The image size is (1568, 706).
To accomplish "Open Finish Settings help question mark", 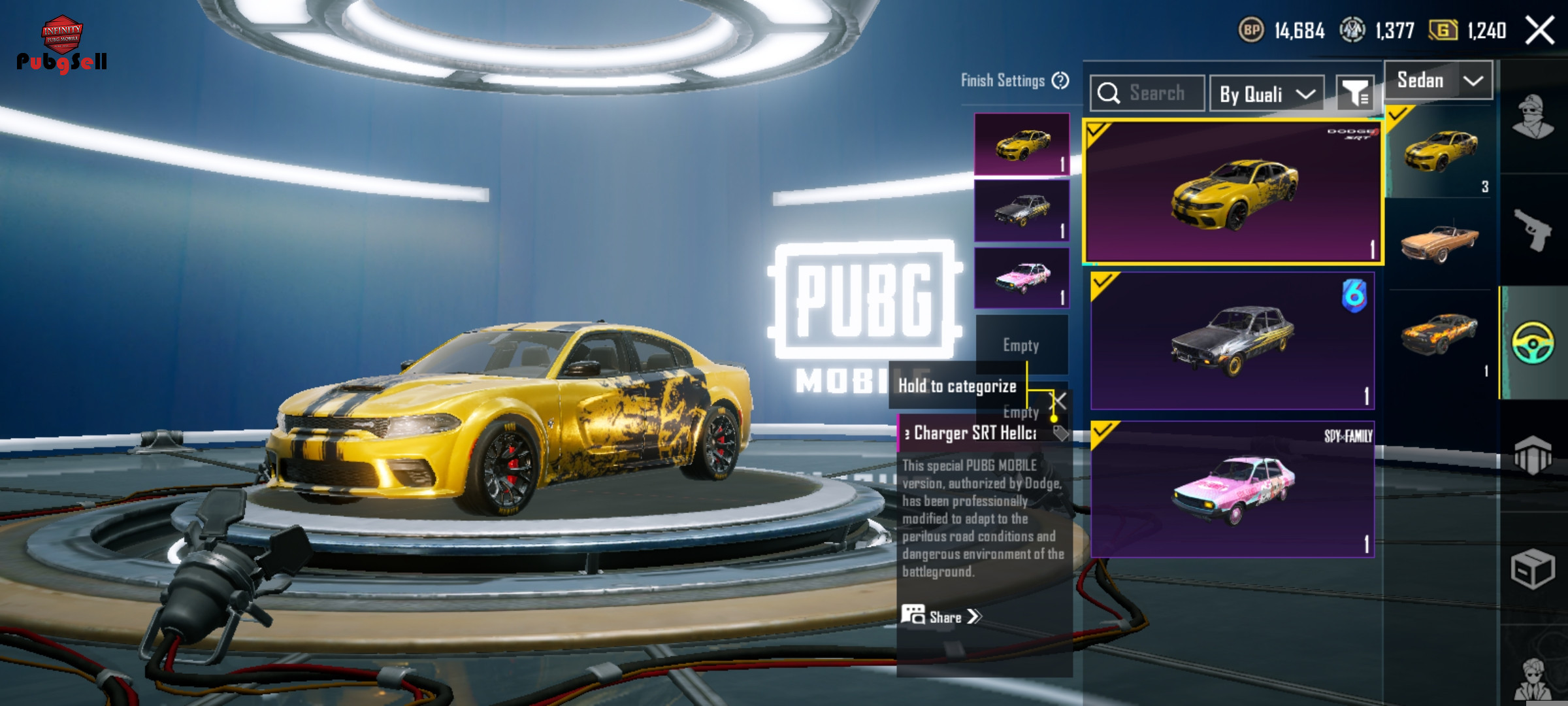I will click(x=1060, y=80).
